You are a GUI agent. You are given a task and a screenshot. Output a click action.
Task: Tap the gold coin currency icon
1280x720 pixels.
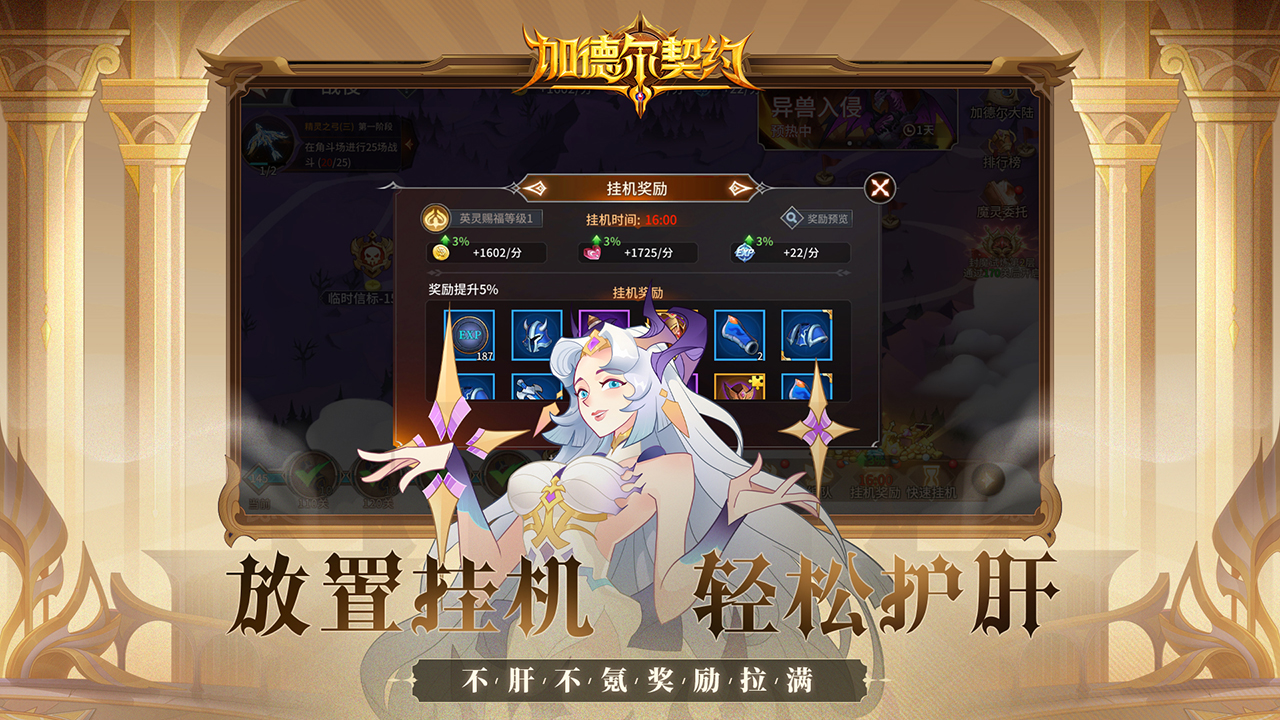(x=439, y=253)
